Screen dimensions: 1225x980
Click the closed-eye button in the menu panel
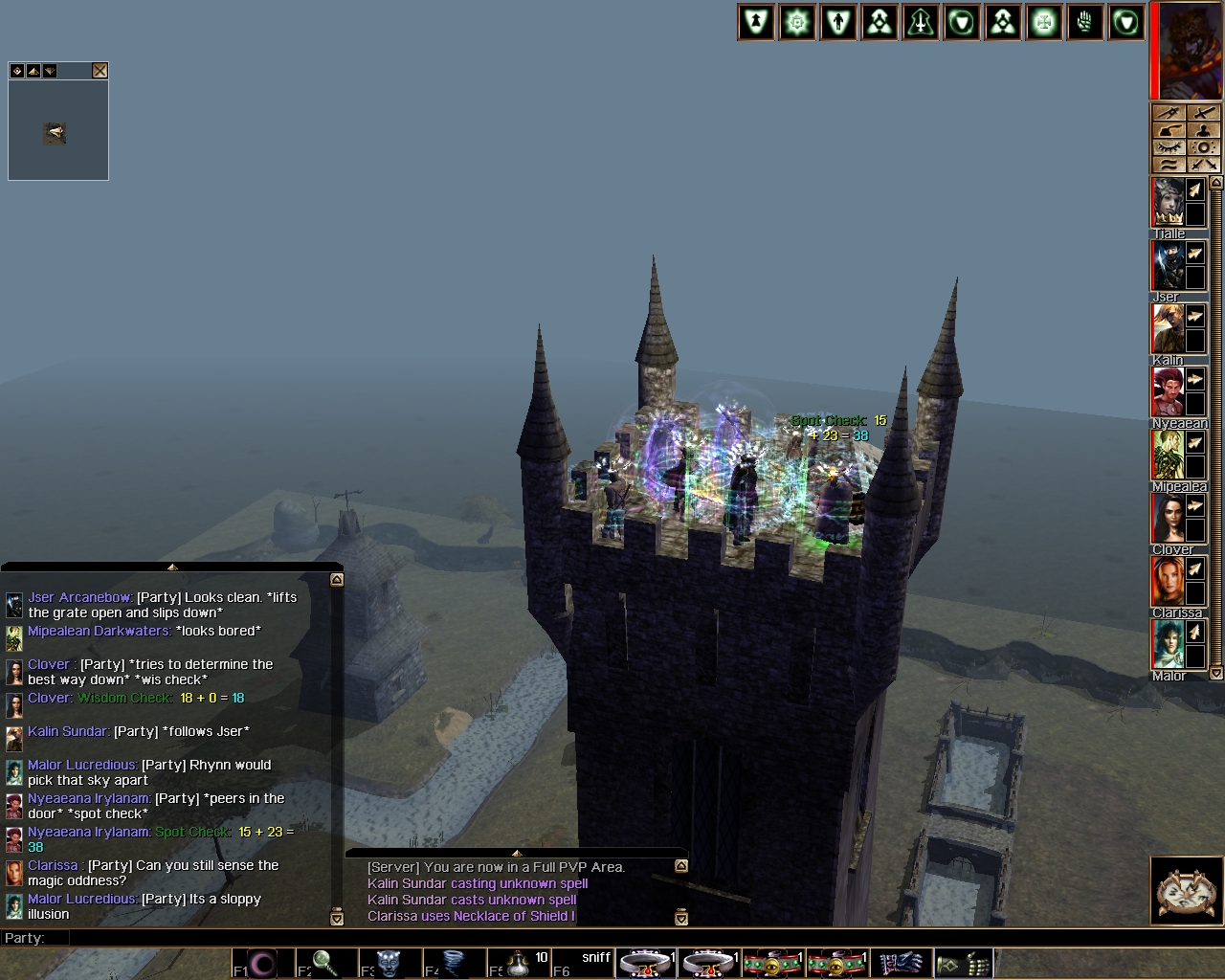coord(1169,148)
